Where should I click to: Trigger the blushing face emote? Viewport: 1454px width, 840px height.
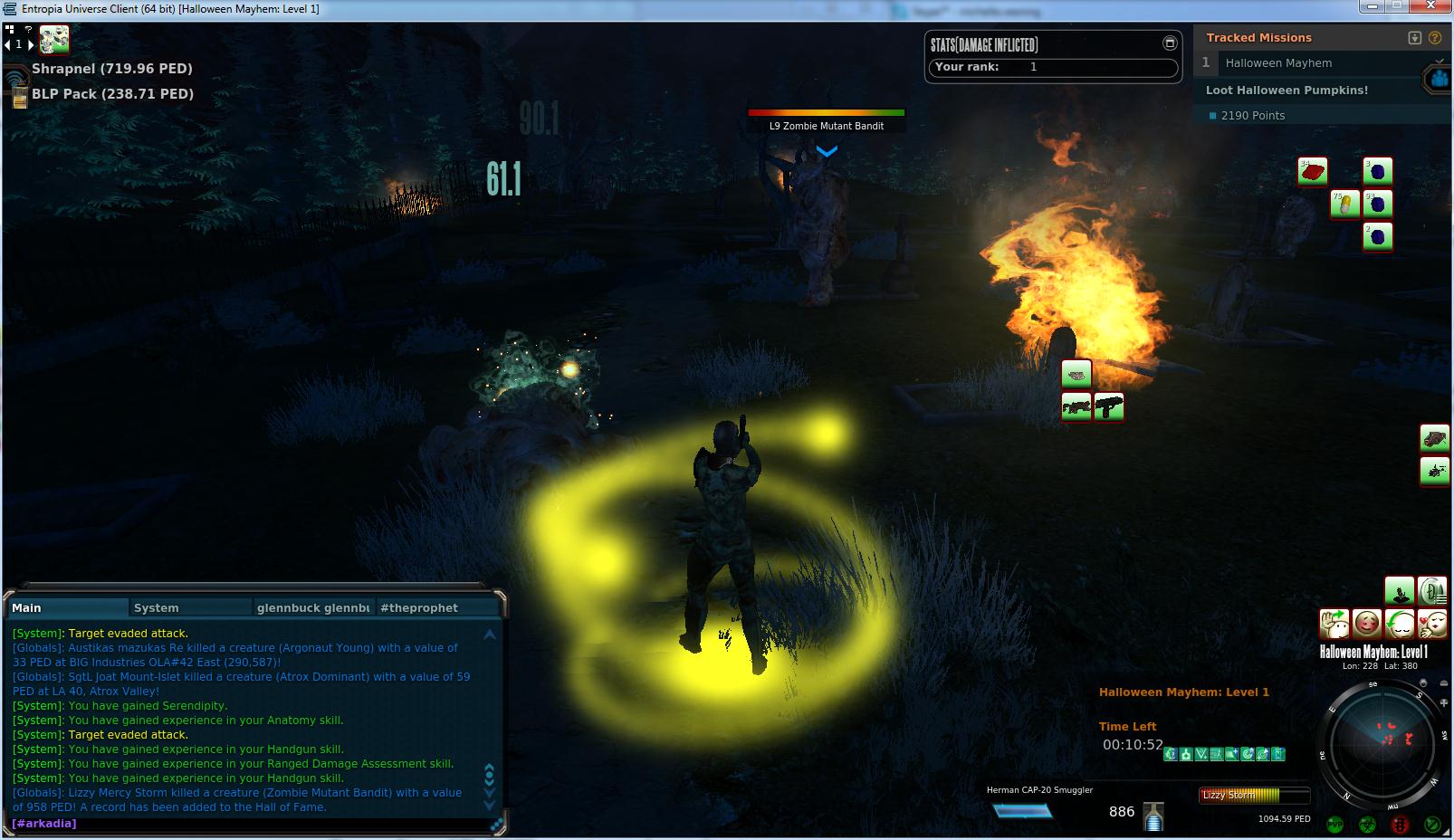1366,624
